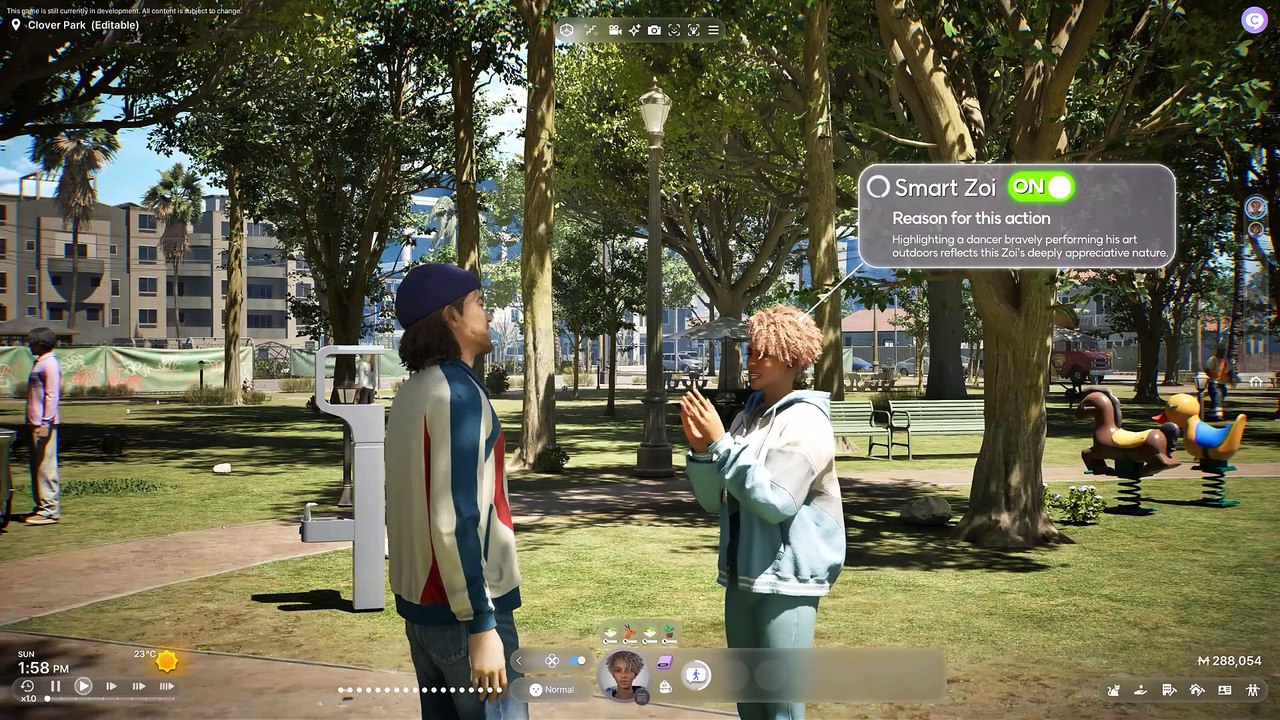Click the cube view icon in toolbar
The image size is (1280, 720).
coord(566,30)
